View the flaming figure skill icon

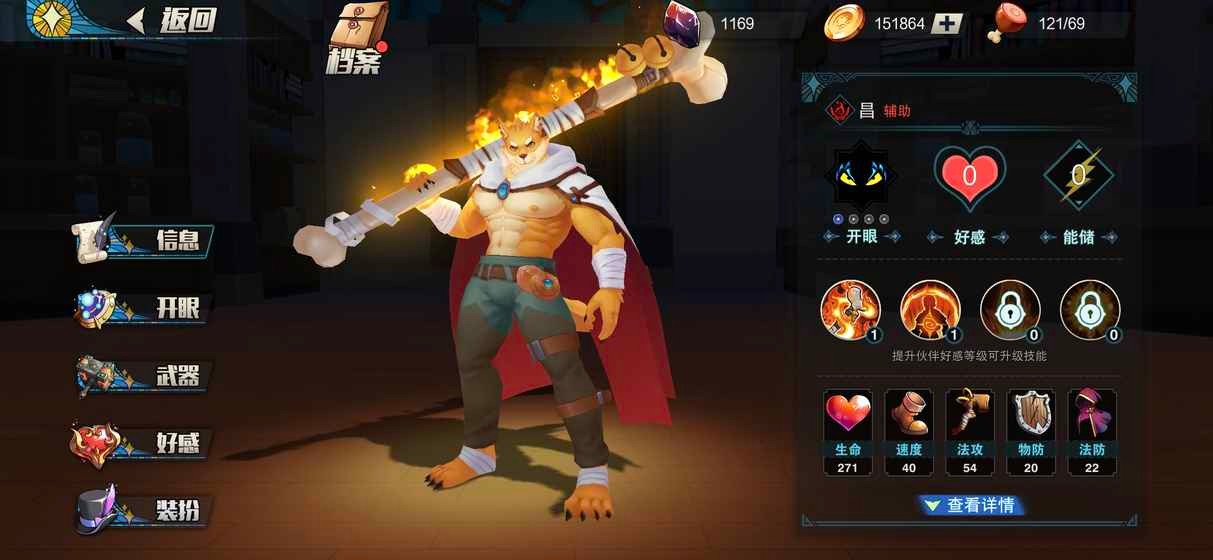tap(930, 309)
